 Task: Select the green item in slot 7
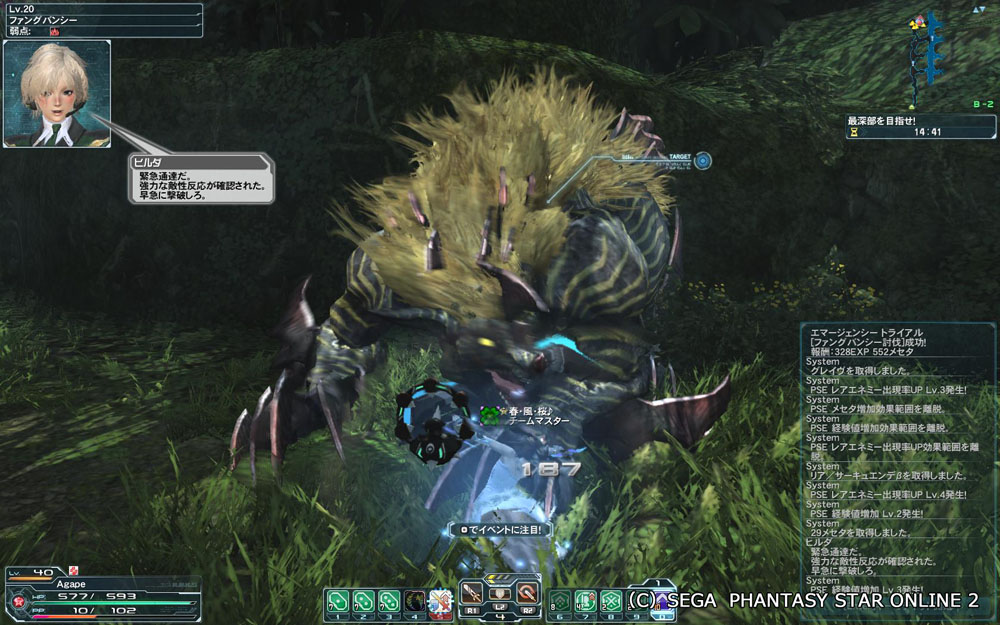(585, 600)
